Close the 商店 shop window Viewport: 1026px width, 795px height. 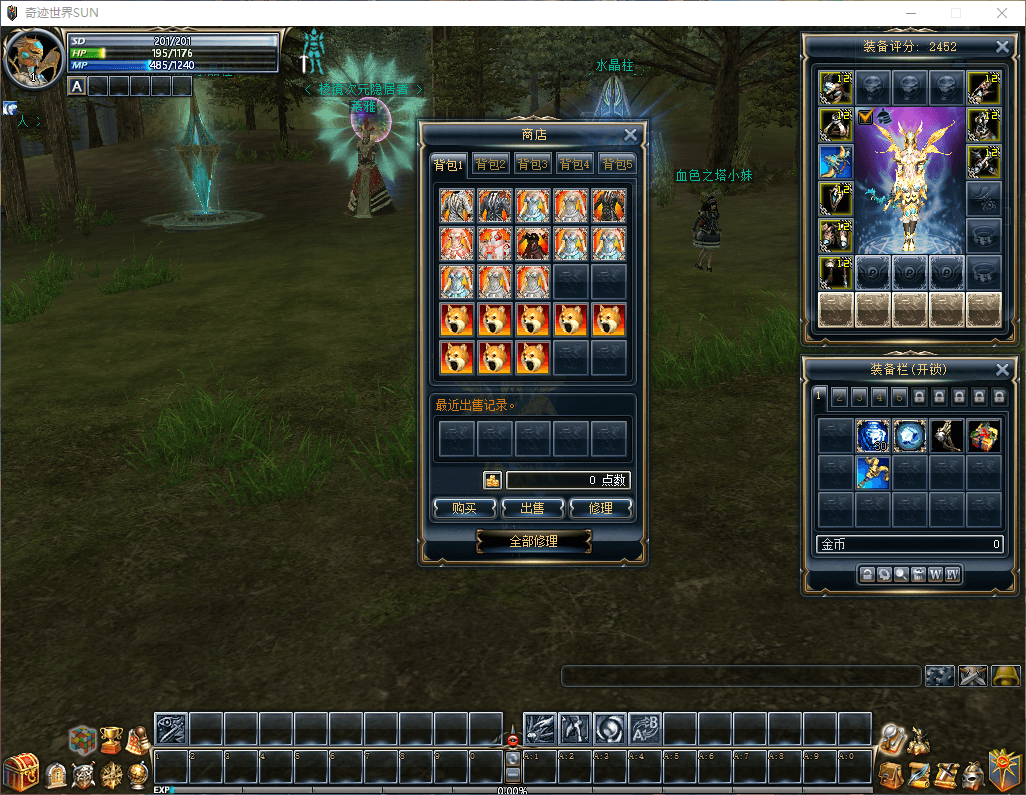coord(630,135)
